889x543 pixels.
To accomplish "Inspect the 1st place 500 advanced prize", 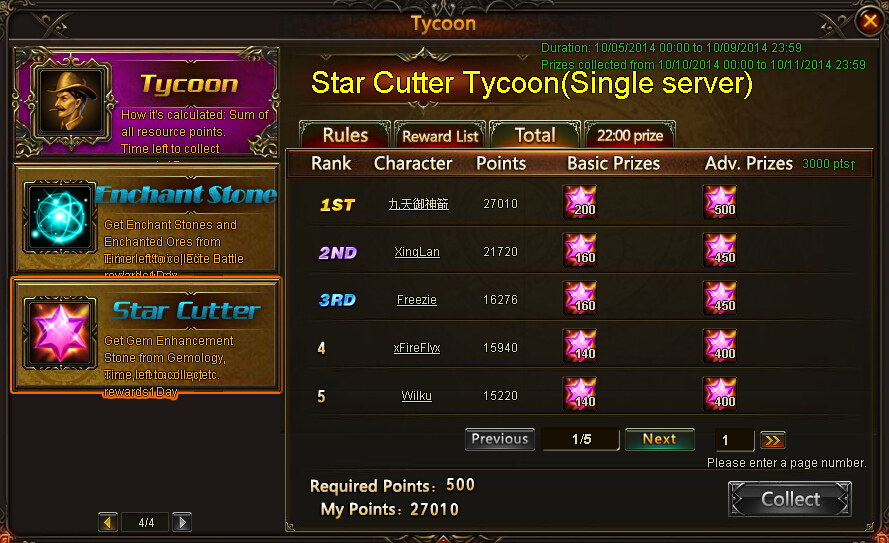I will pyautogui.click(x=720, y=201).
